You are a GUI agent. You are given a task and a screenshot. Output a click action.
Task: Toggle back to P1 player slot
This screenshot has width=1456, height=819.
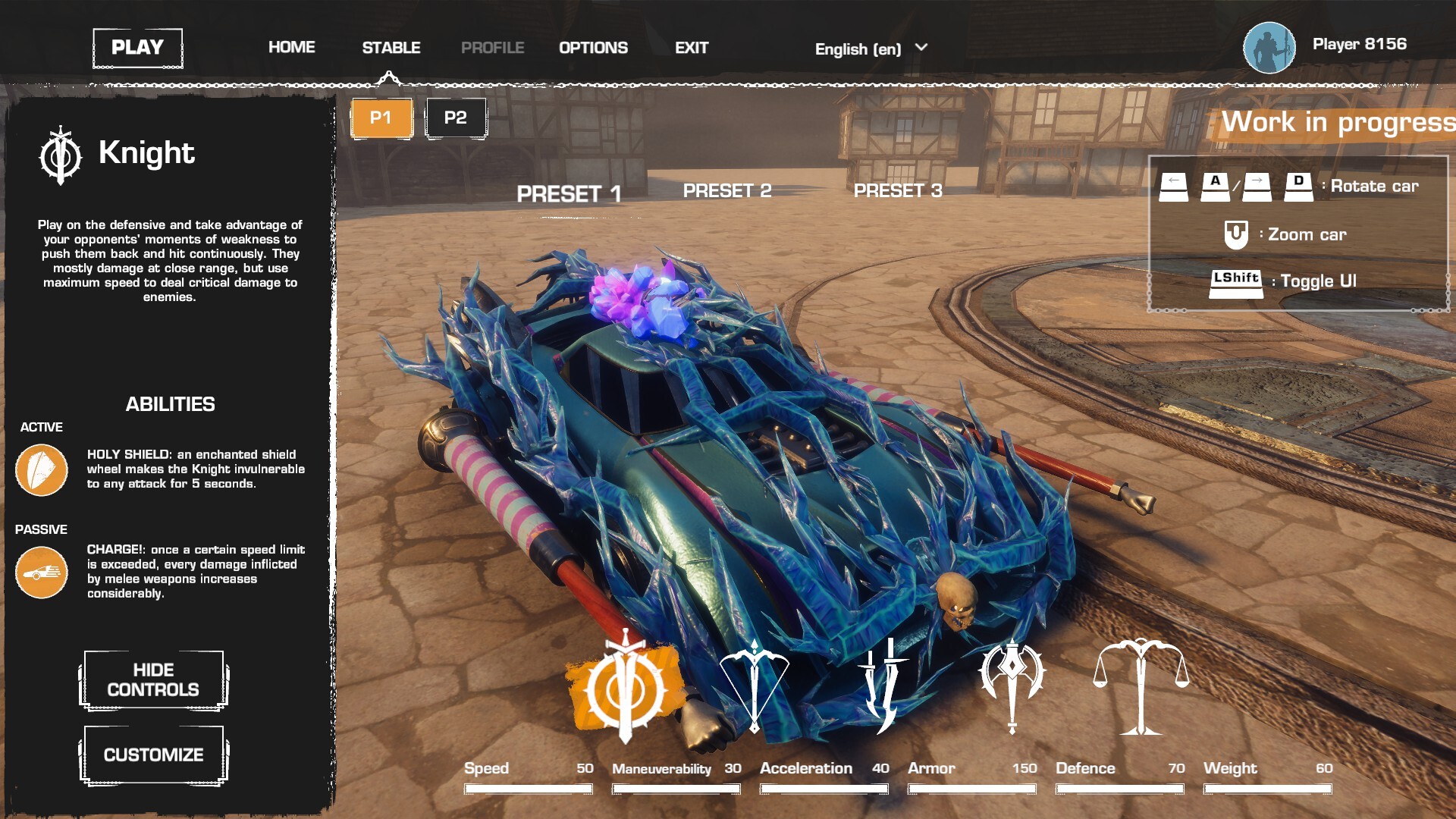381,118
